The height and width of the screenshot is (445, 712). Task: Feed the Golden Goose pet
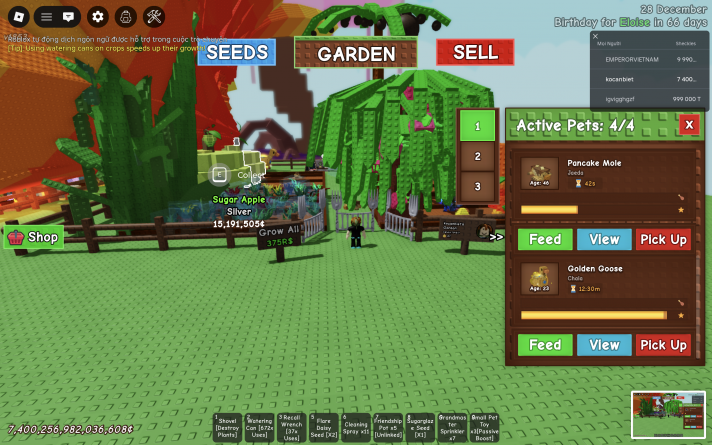[x=544, y=345]
